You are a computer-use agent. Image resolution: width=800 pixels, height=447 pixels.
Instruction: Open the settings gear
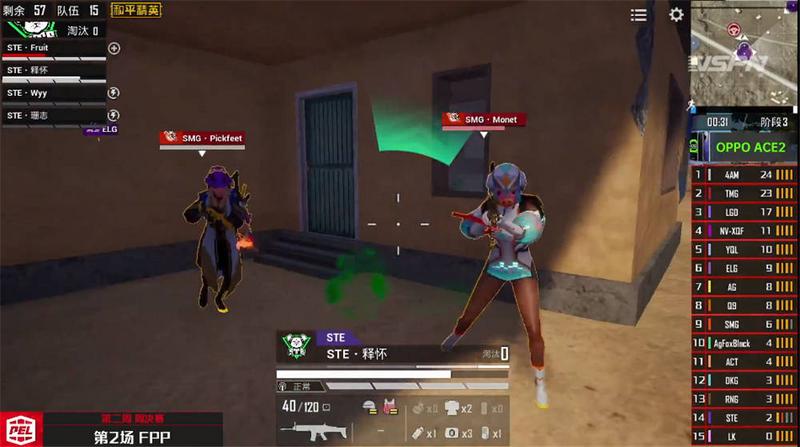click(x=676, y=15)
